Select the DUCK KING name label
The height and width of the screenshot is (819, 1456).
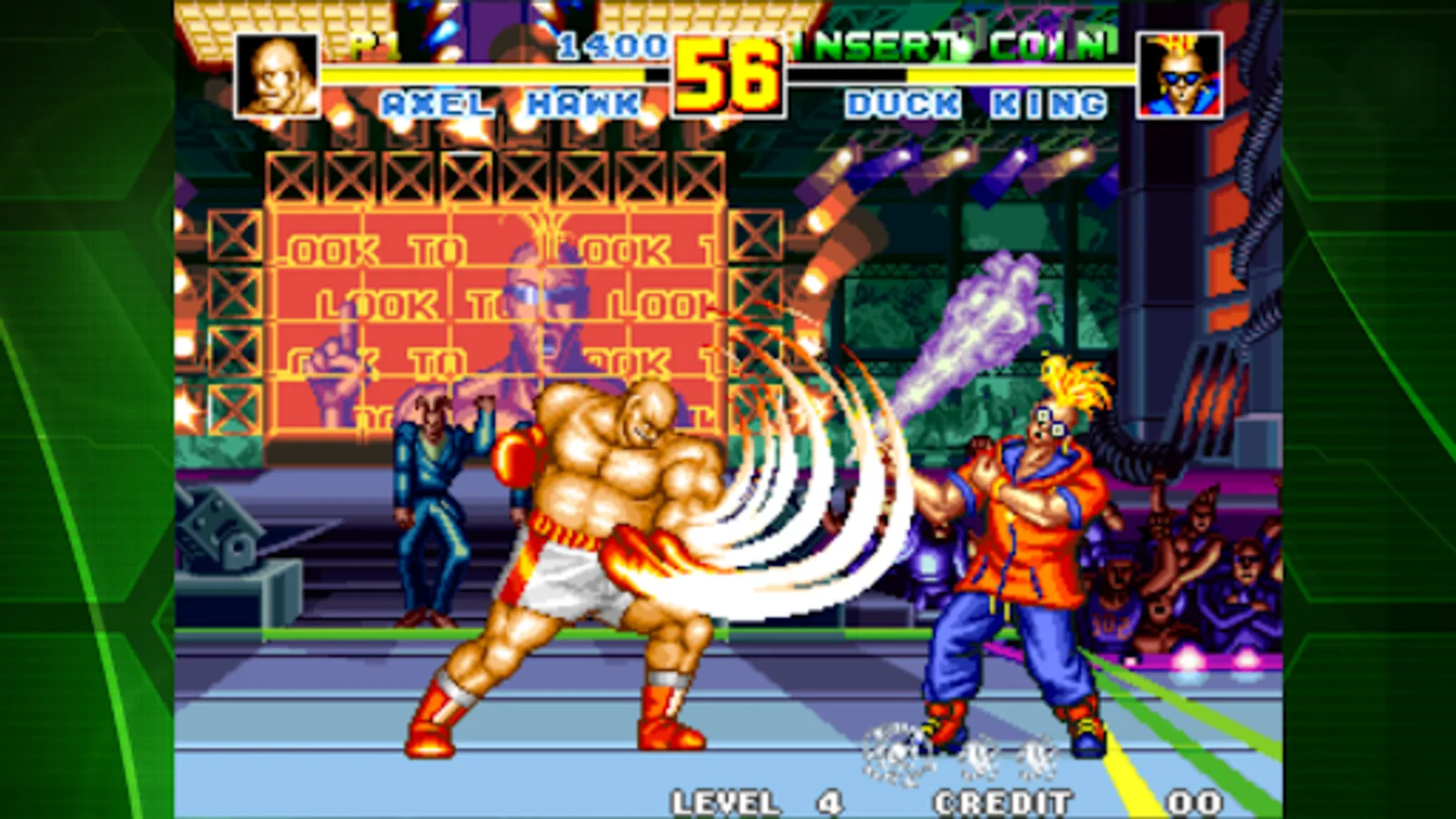974,103
